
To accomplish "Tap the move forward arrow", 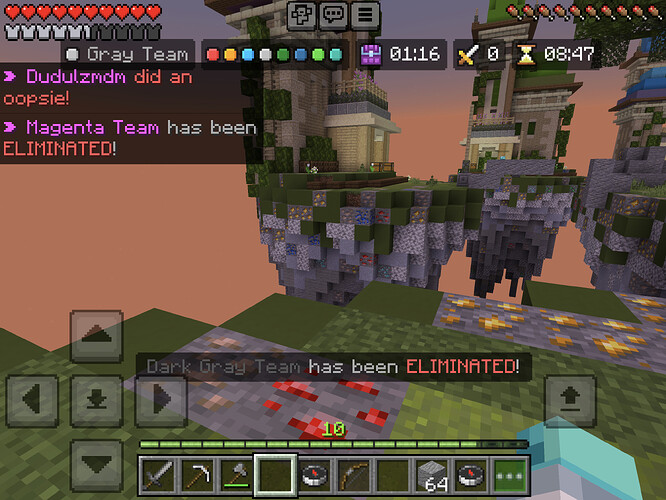I will (97, 336).
